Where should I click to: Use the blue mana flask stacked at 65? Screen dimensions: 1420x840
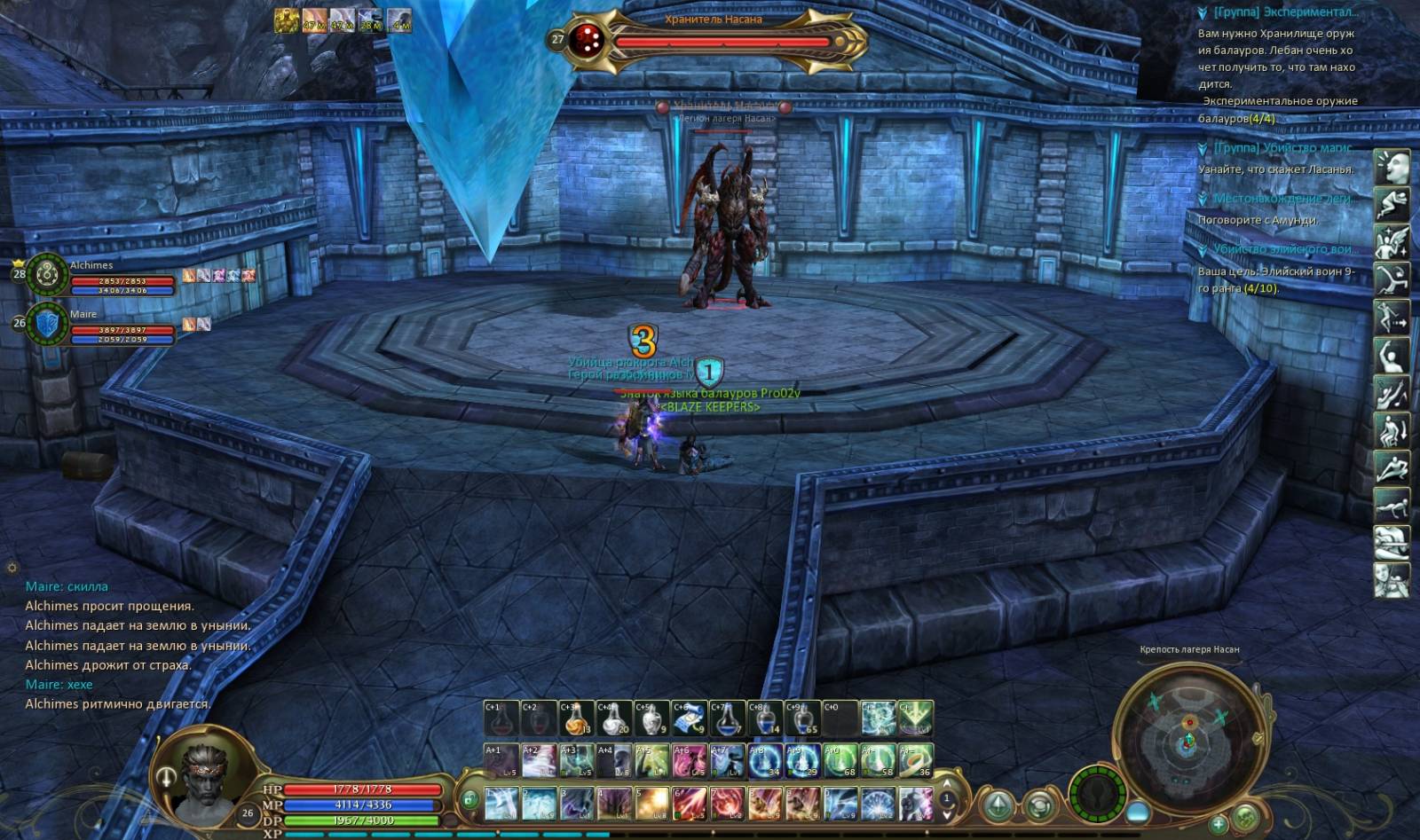coord(801,718)
